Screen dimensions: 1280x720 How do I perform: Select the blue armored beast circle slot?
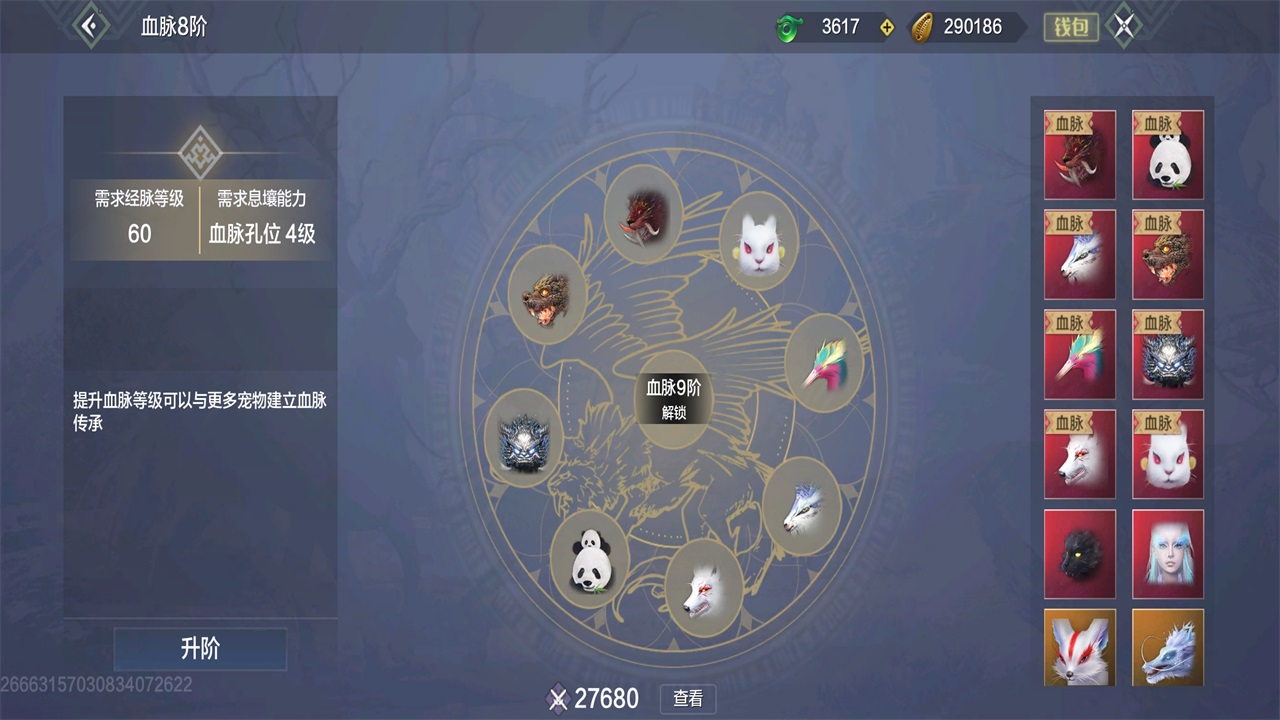point(523,439)
